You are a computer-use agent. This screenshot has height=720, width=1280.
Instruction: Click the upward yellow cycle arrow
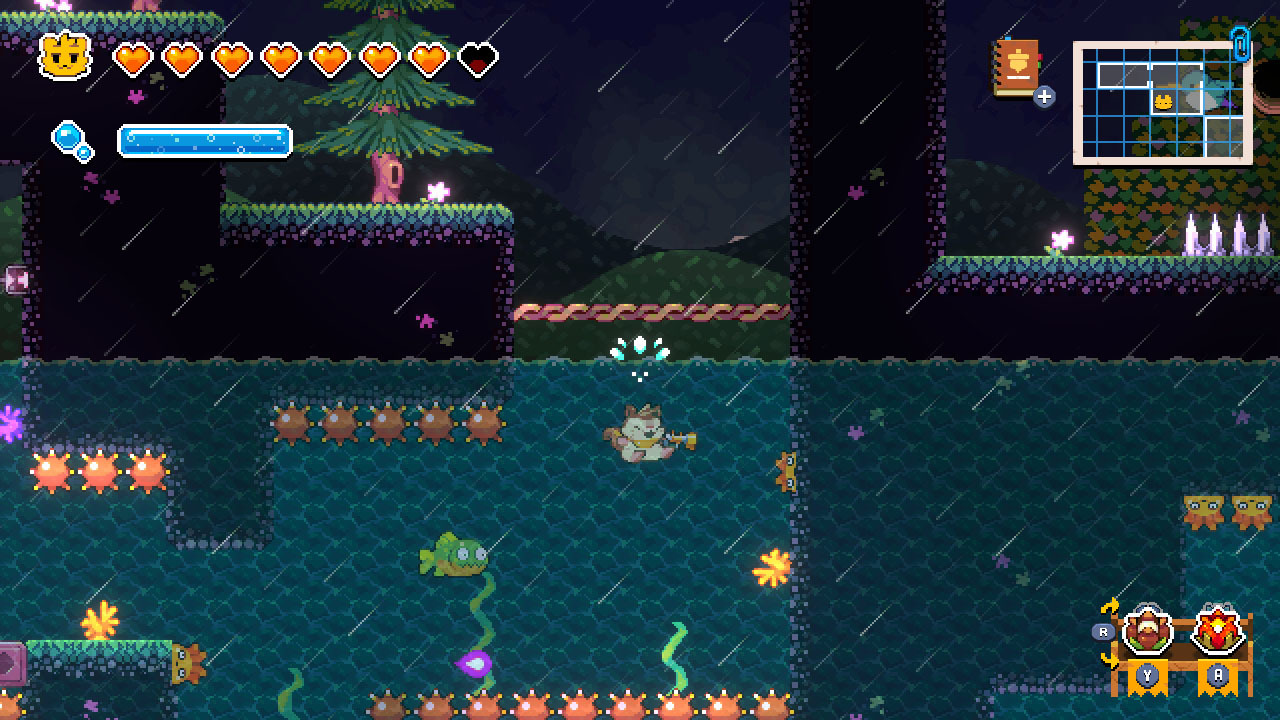click(x=1111, y=605)
